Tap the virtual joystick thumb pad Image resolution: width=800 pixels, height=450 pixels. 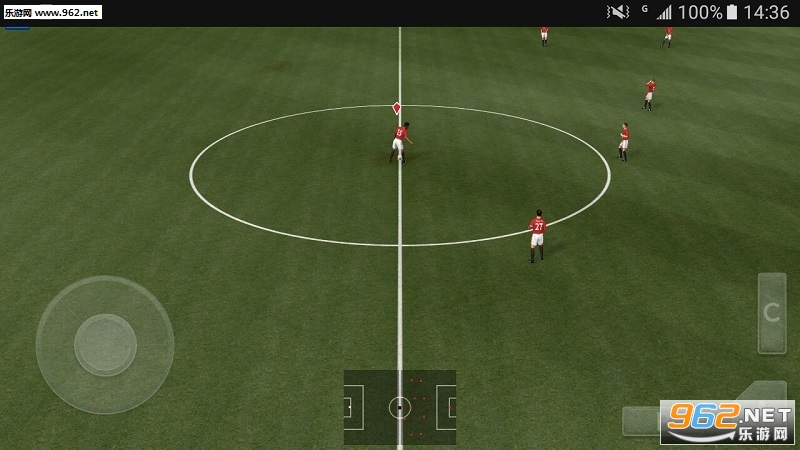105,345
